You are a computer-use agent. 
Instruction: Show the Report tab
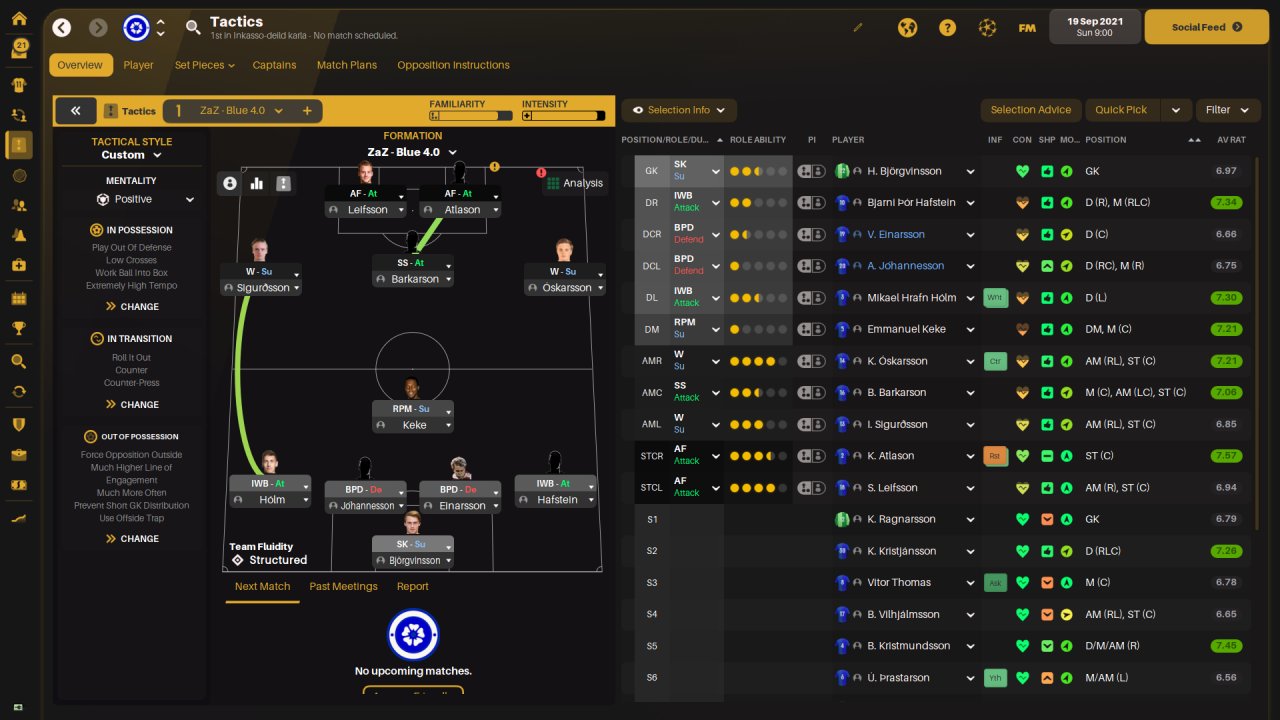412,586
